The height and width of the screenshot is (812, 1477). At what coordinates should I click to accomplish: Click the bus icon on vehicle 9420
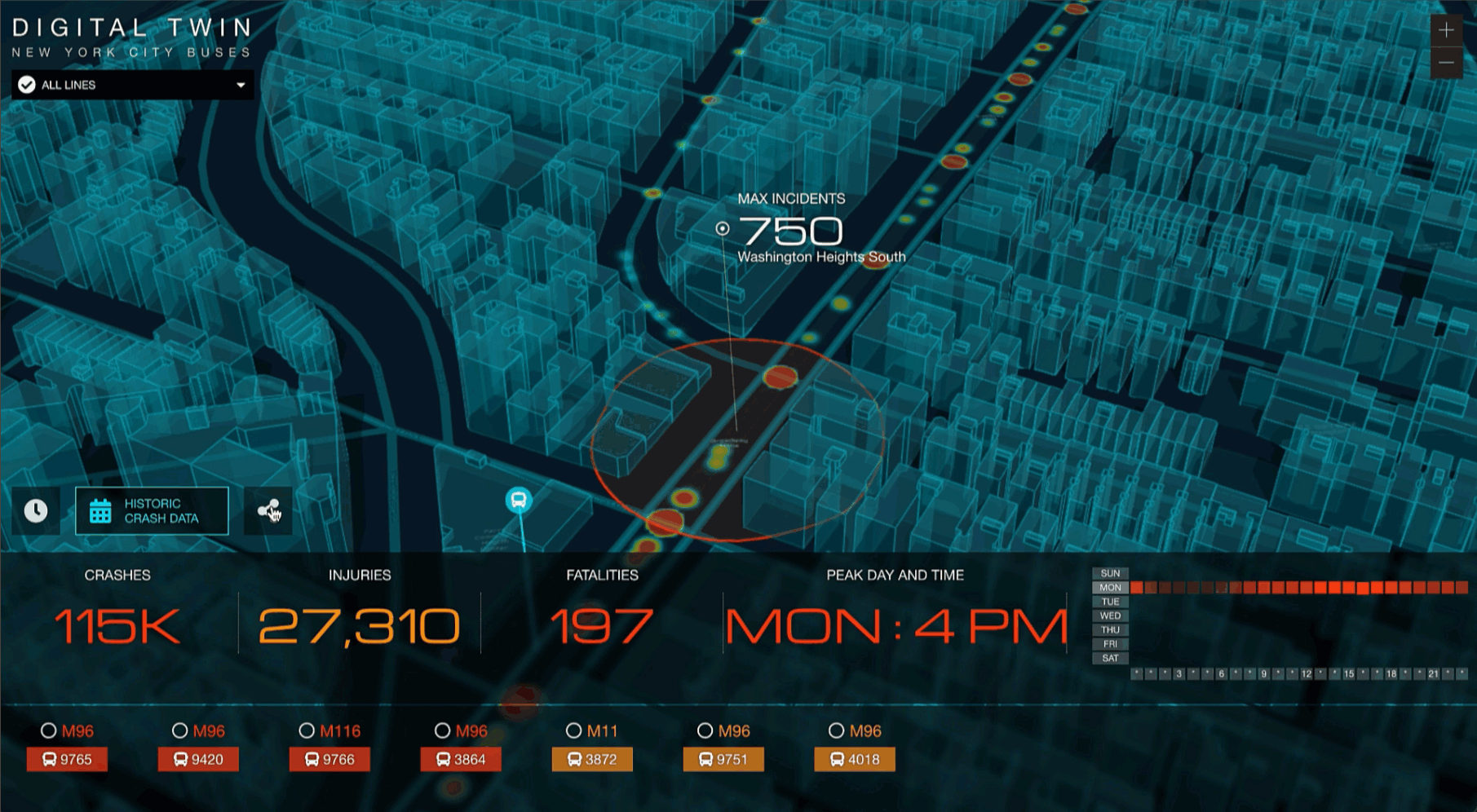coord(181,759)
